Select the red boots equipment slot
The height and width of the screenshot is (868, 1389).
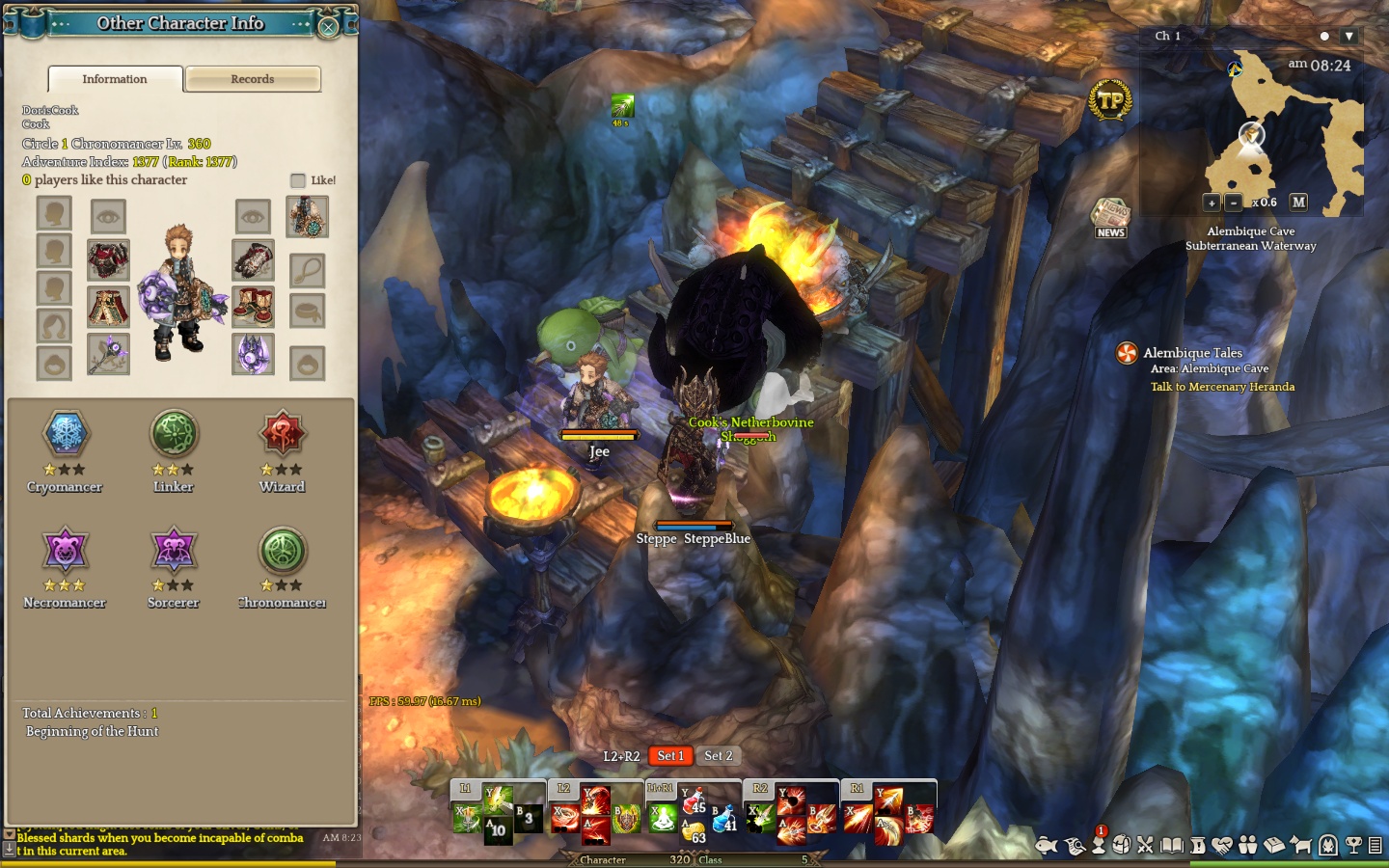point(253,308)
